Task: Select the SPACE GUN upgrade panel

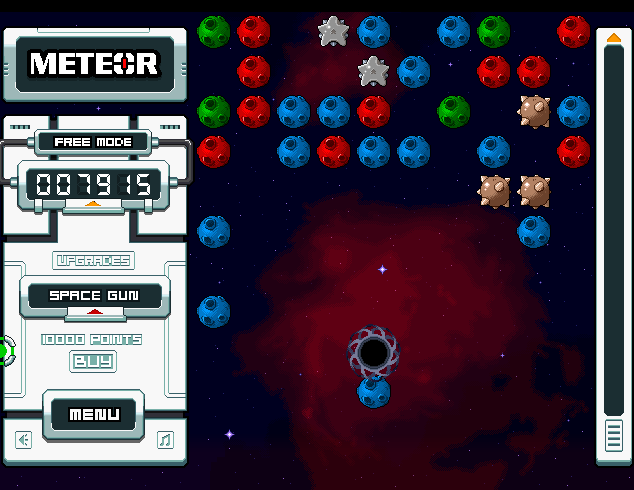Action: (x=95, y=296)
